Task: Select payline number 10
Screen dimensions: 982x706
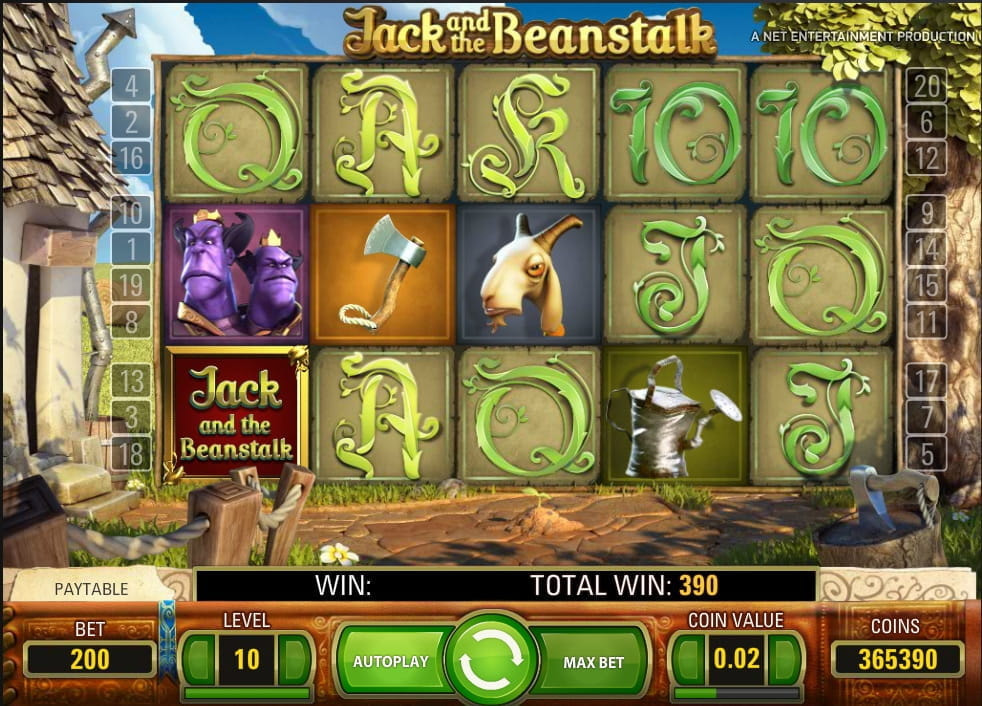Action: click(x=132, y=213)
